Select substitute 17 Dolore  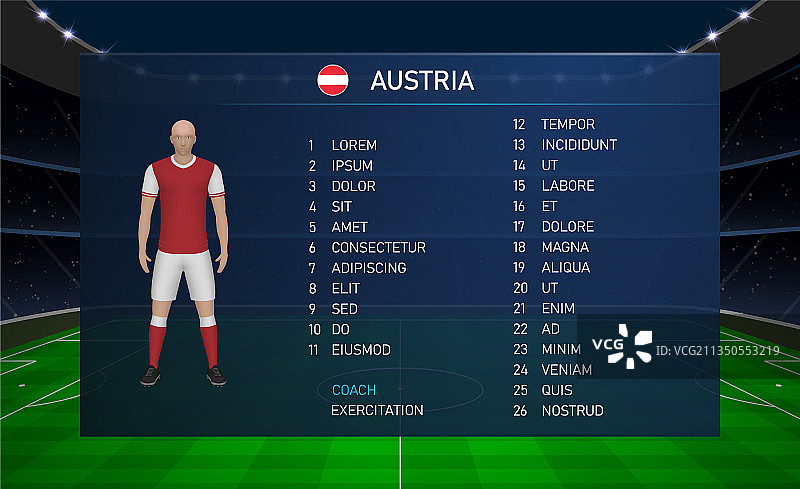pos(567,227)
